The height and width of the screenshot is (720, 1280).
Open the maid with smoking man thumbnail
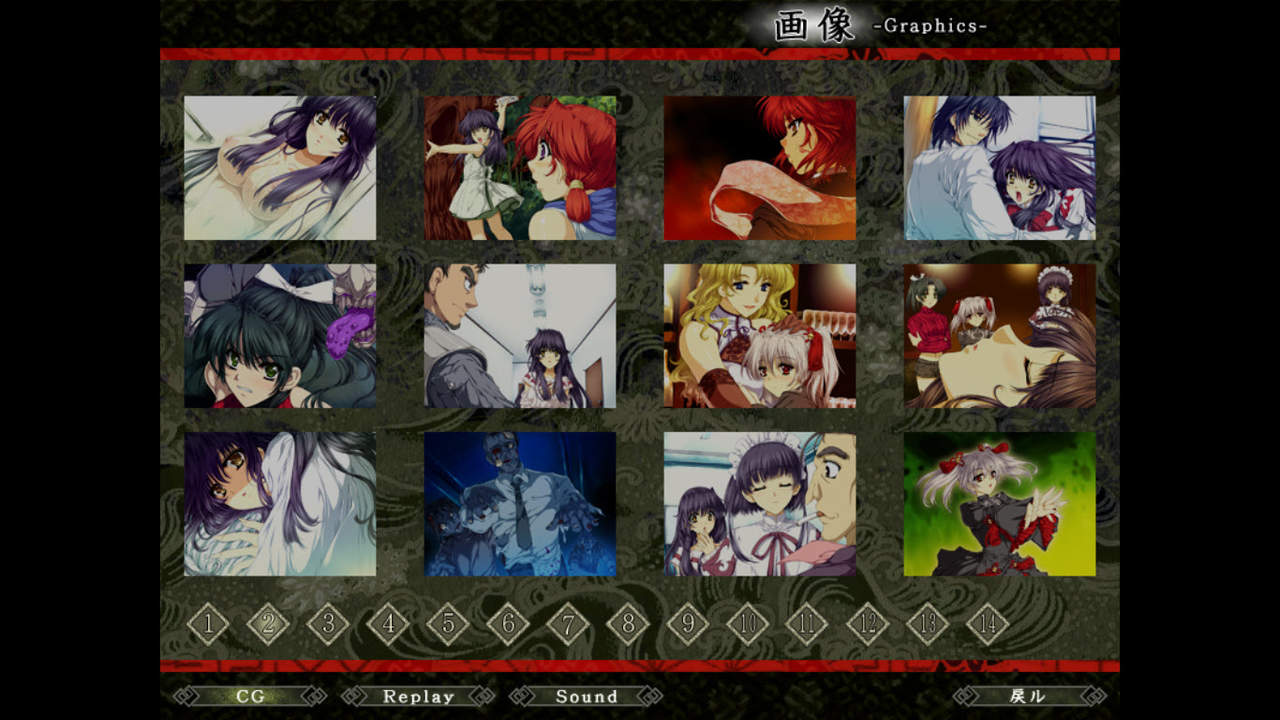coord(760,504)
